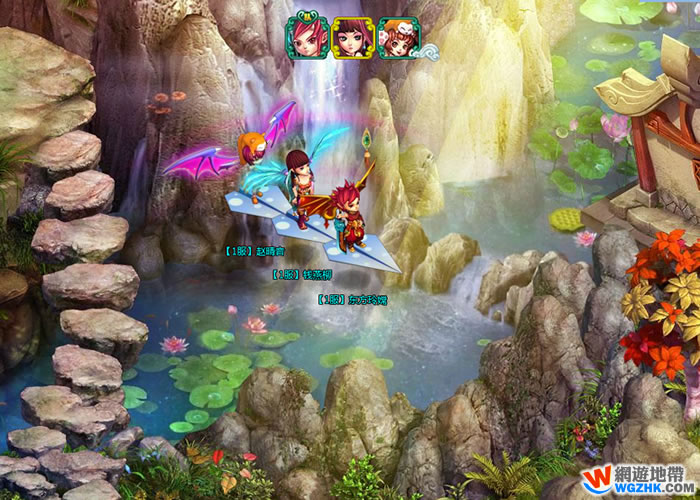The width and height of the screenshot is (700, 500).
Task: Select the red-haired team leader portrait
Action: 307,39
